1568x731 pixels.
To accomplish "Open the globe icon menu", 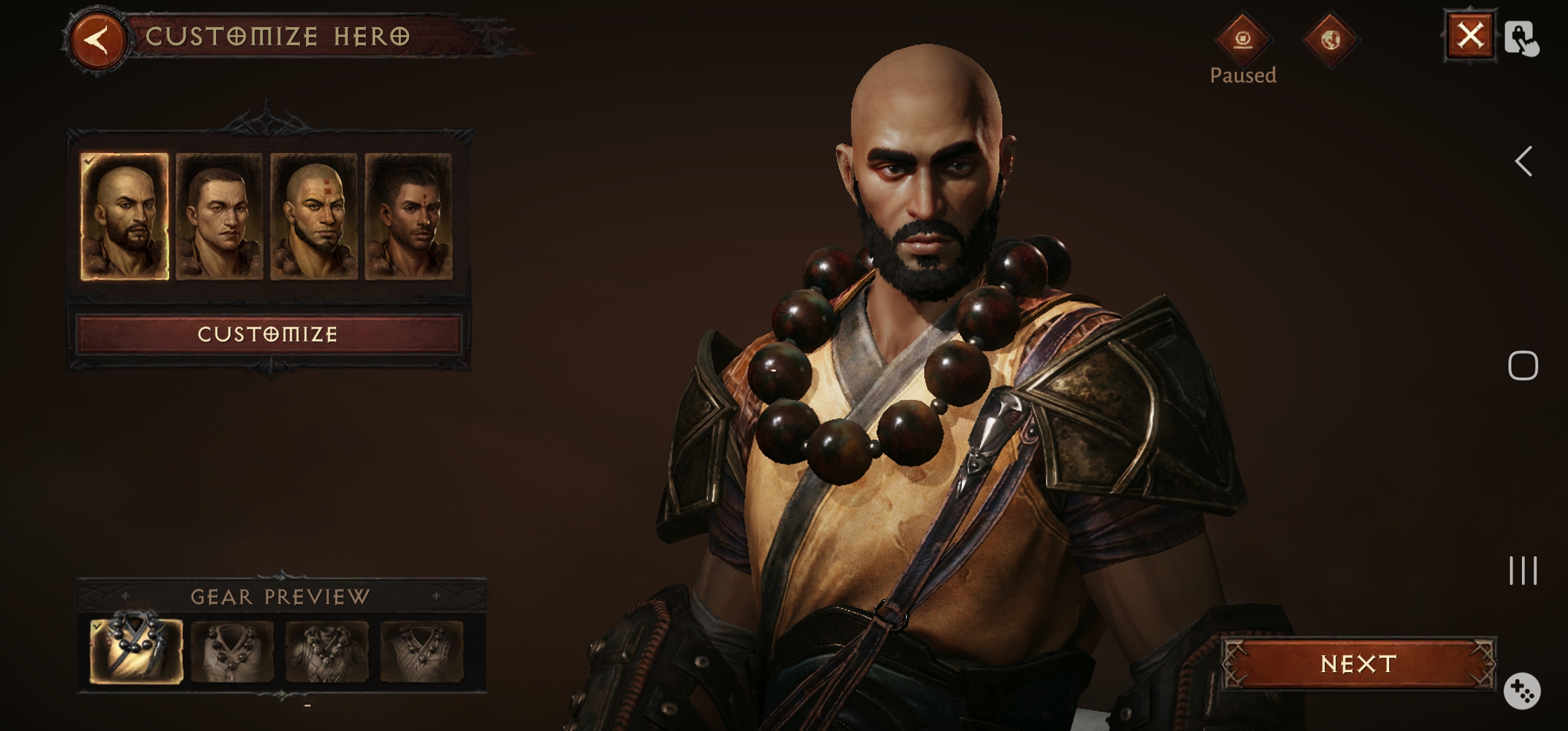I will pyautogui.click(x=1330, y=39).
